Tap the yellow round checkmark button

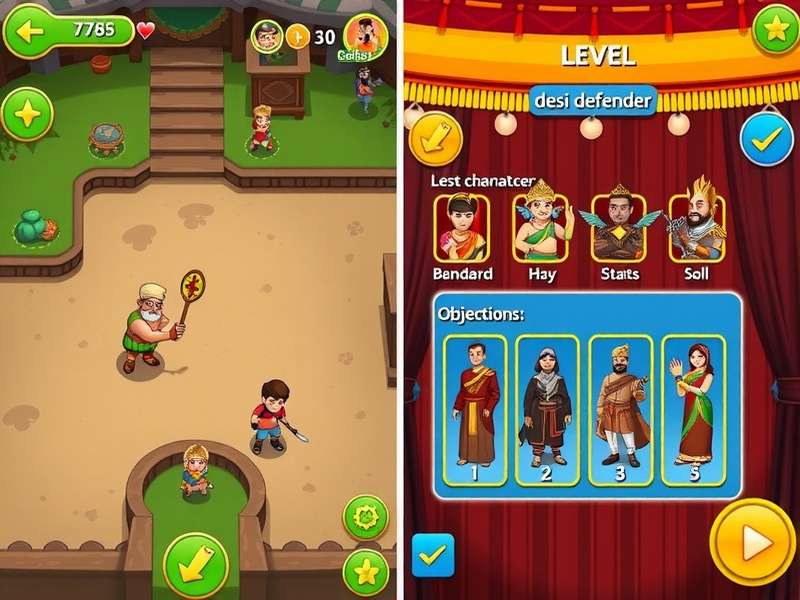[434, 138]
